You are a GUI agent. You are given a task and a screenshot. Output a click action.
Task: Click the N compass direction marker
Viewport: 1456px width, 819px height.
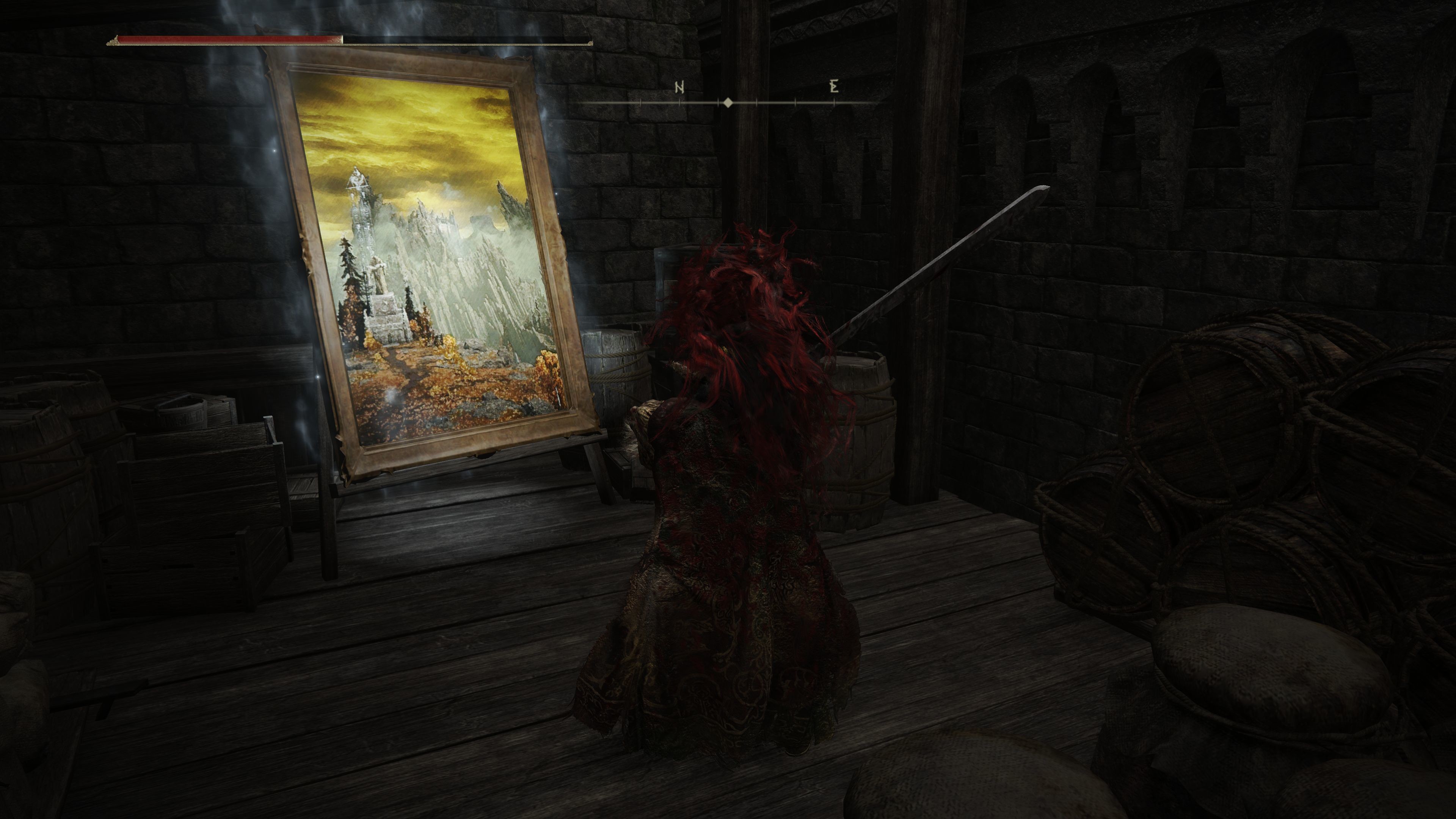pyautogui.click(x=680, y=86)
